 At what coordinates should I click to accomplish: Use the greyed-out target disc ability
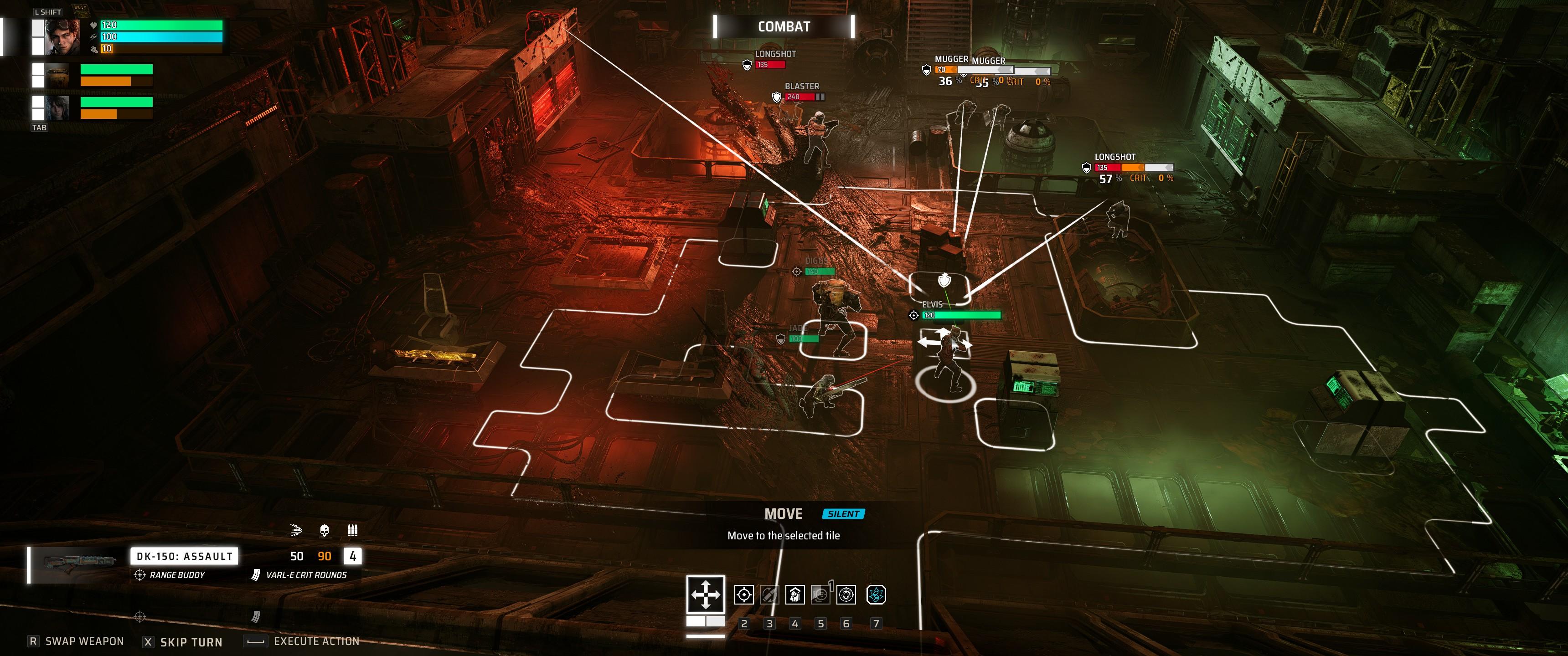pos(820,594)
